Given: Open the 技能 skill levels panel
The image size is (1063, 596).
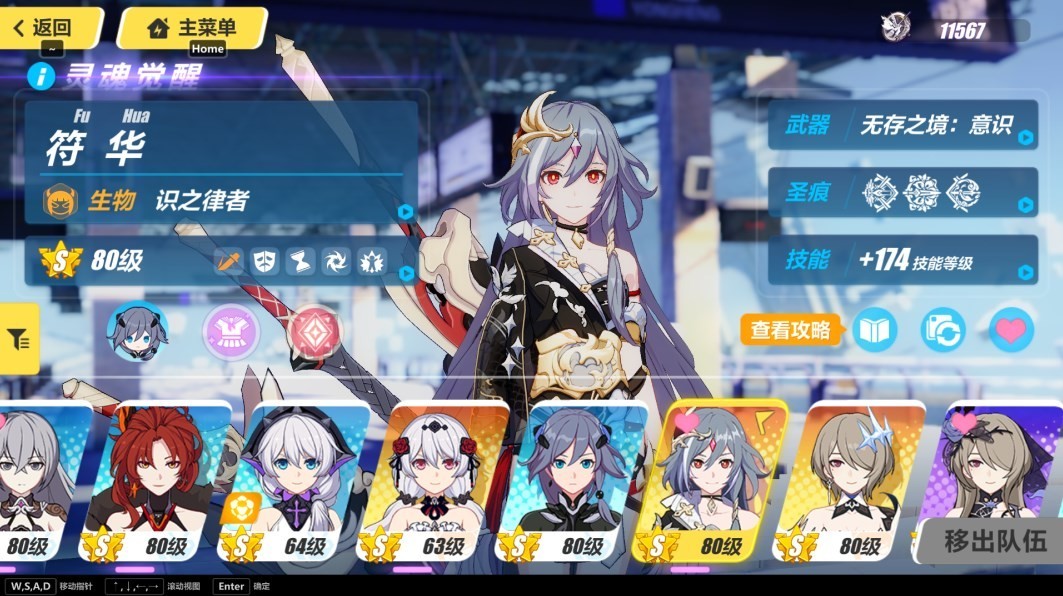Looking at the screenshot, I should (x=902, y=260).
